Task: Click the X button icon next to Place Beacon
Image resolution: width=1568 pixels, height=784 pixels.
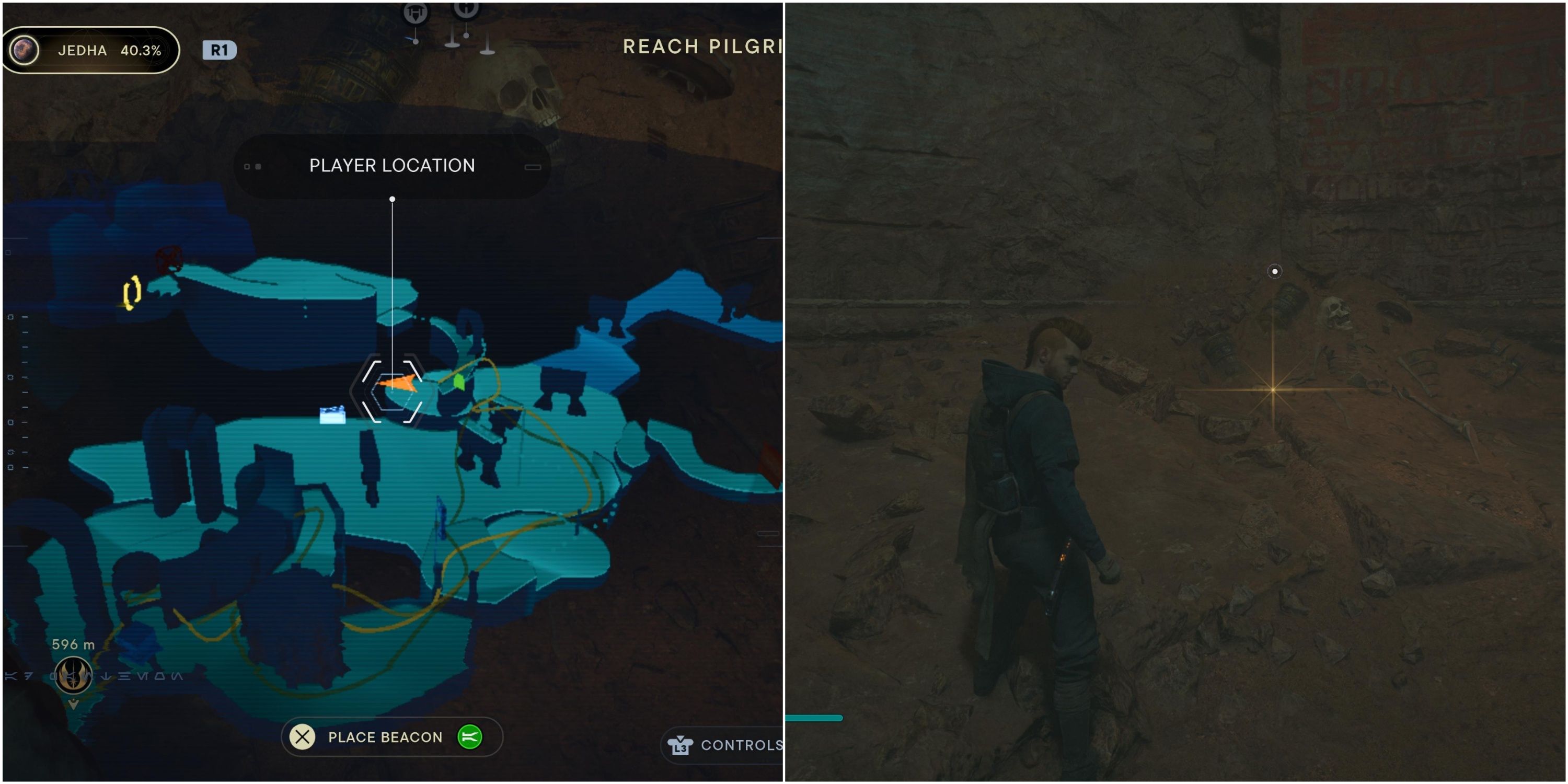Action: [302, 737]
